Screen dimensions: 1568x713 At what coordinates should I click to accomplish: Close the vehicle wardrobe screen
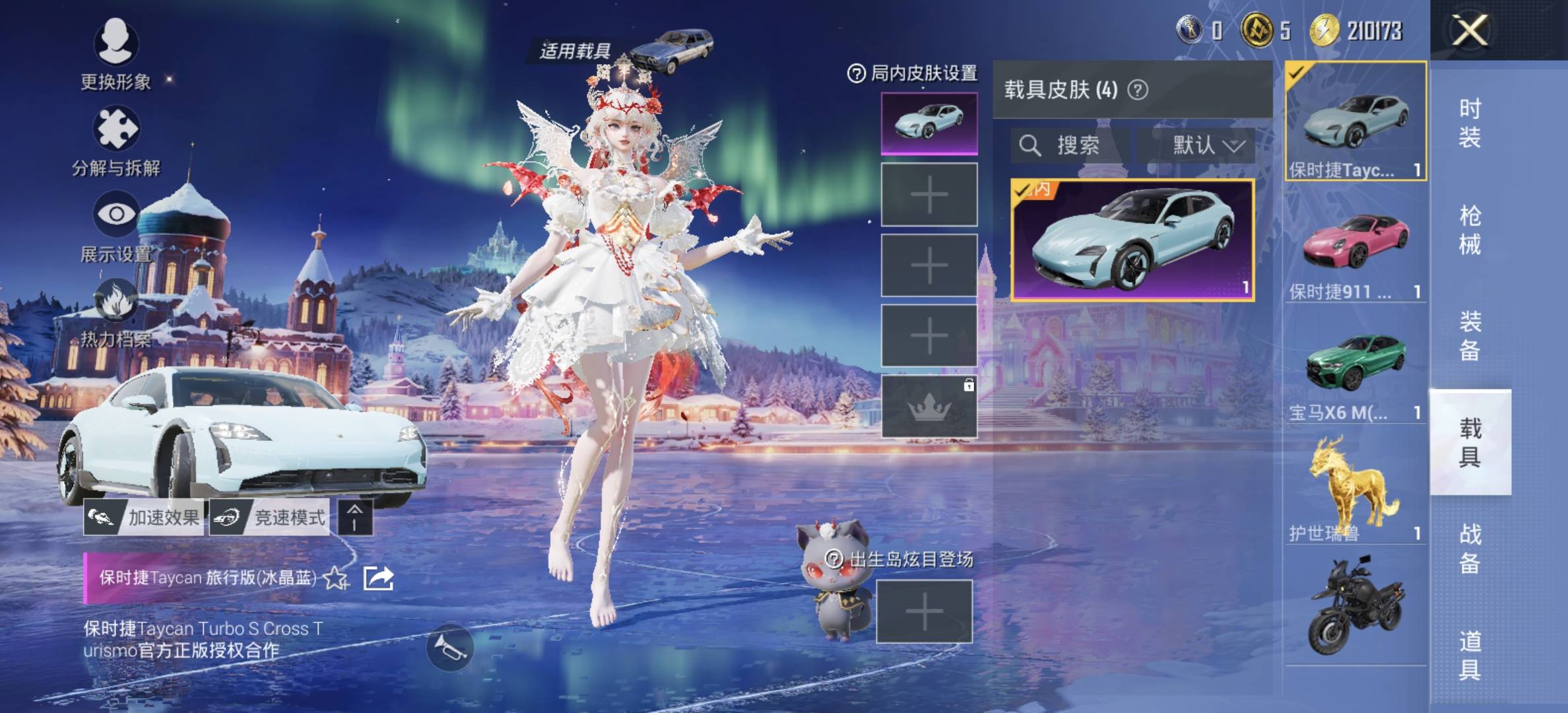click(x=1470, y=30)
